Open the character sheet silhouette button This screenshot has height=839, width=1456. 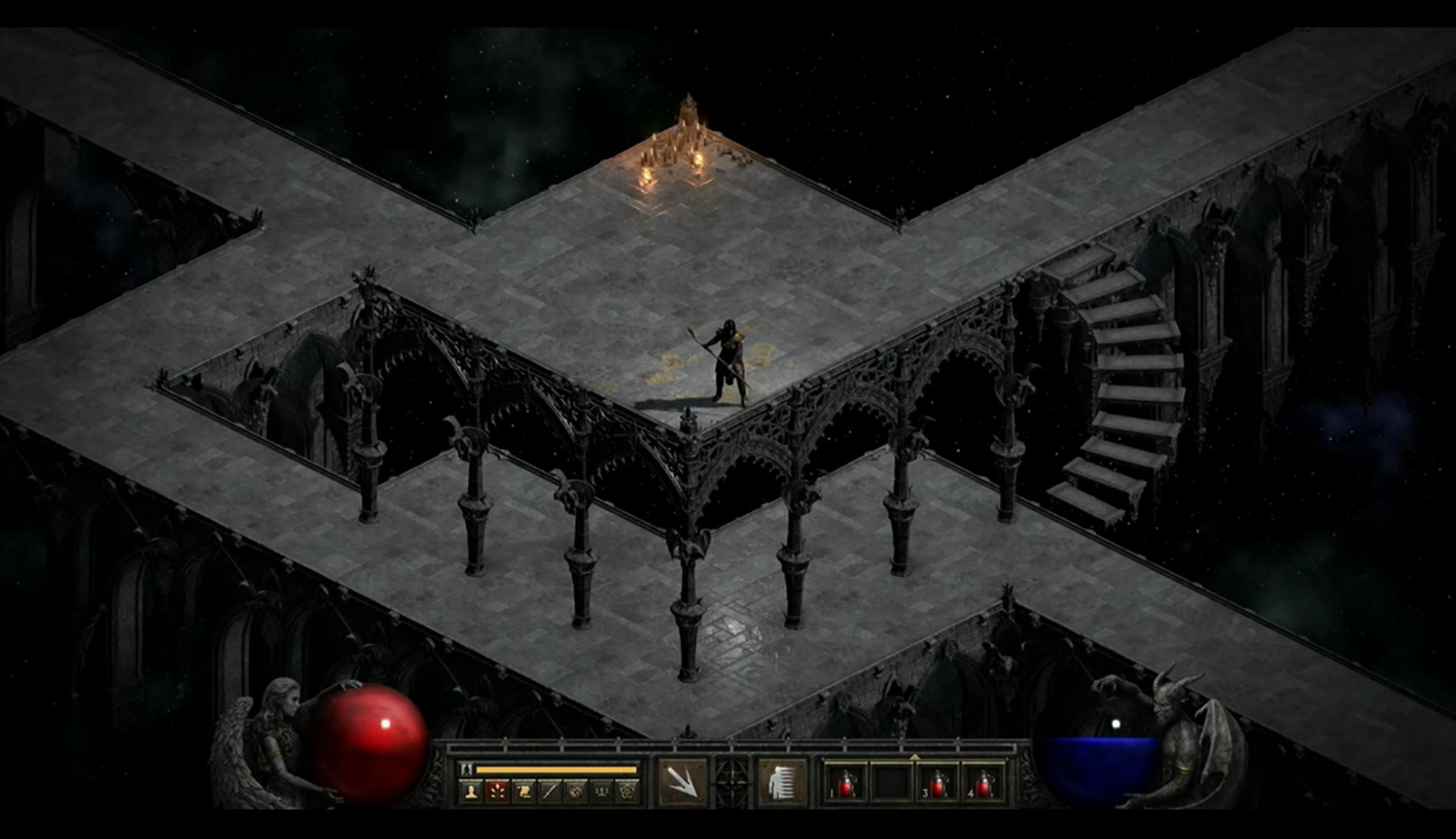click(471, 792)
